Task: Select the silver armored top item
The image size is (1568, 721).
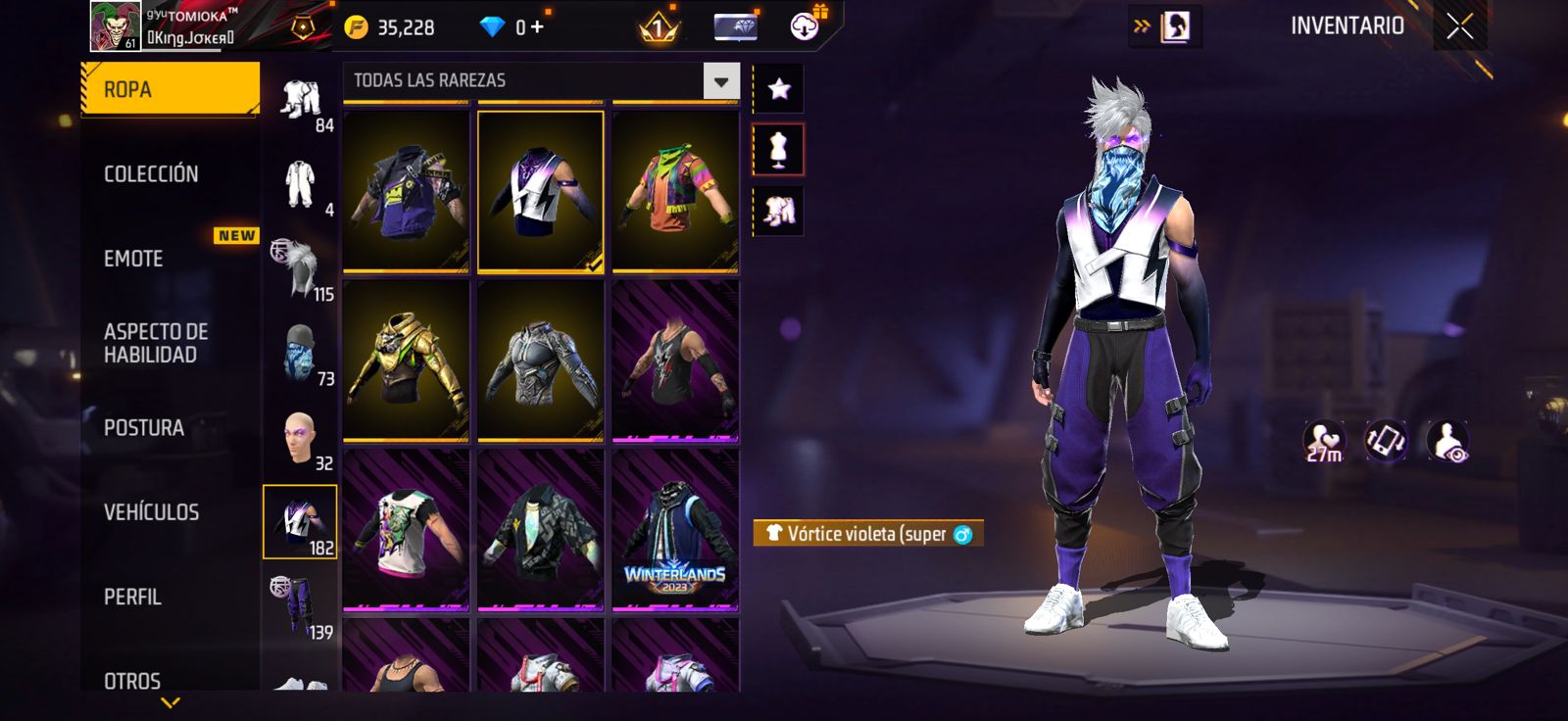Action: pos(540,360)
